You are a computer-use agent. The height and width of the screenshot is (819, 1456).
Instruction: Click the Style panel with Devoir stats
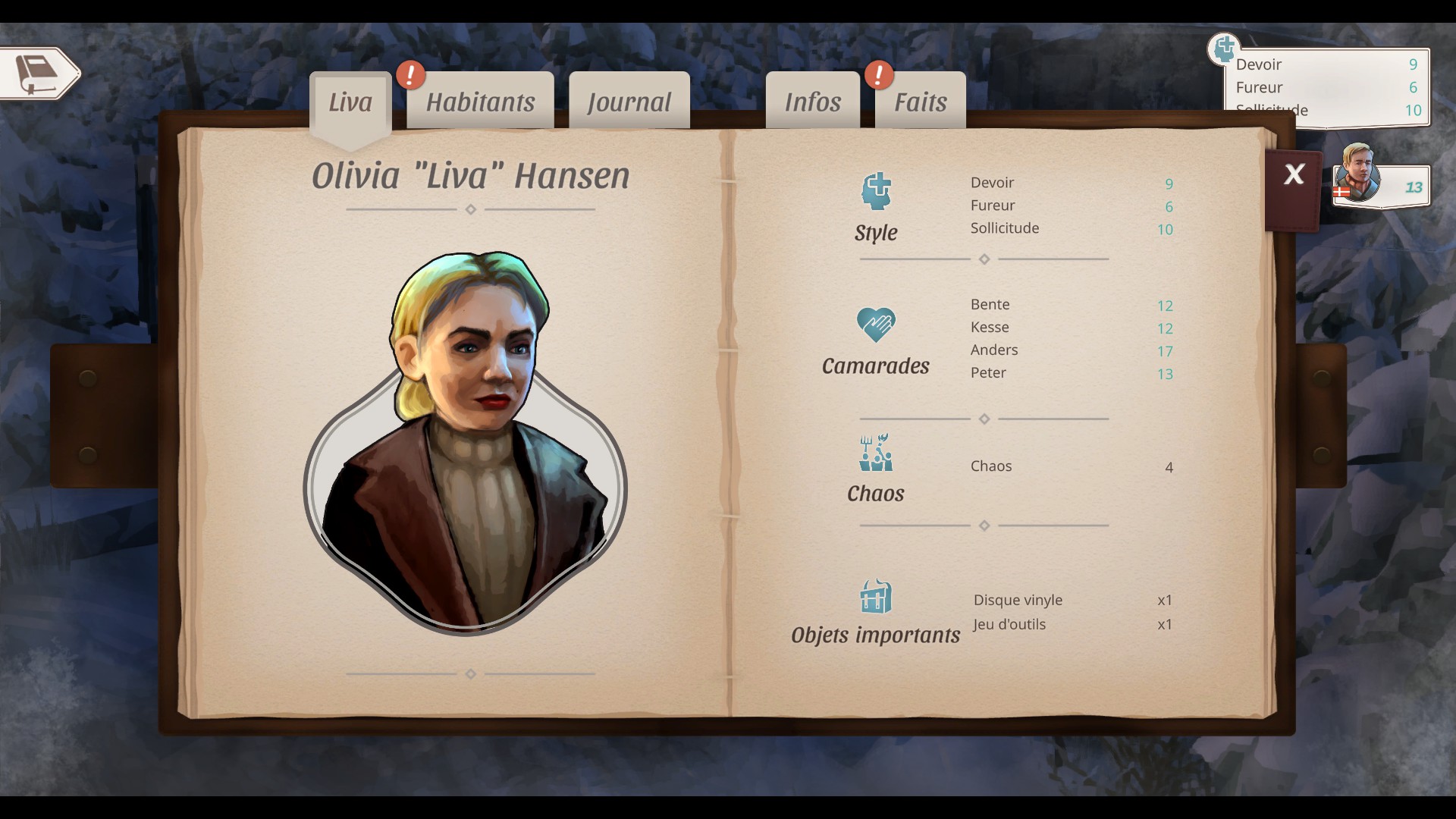pos(1327,86)
